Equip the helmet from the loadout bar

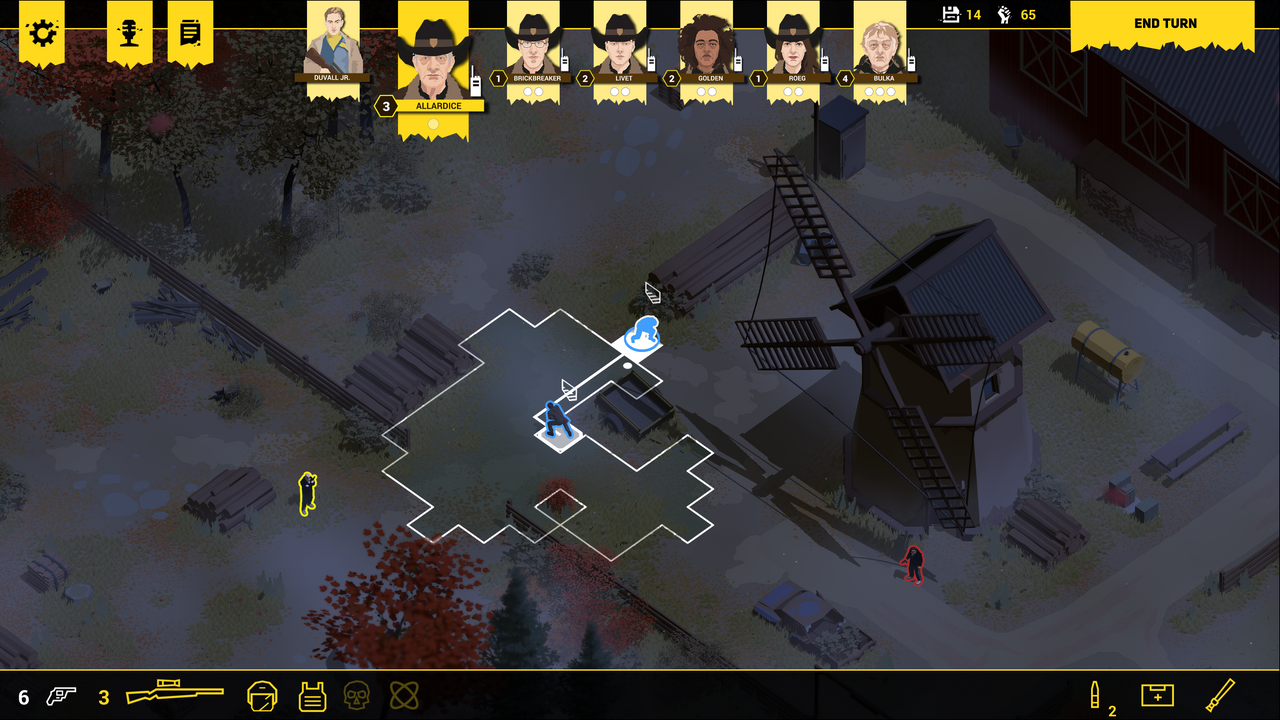pos(261,694)
